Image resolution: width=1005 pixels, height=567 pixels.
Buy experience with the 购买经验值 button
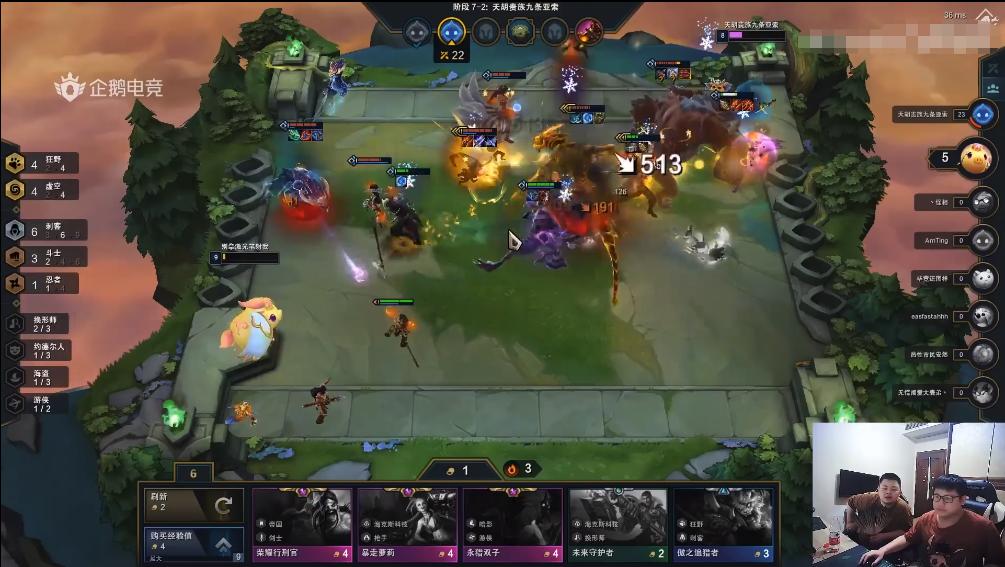click(194, 542)
